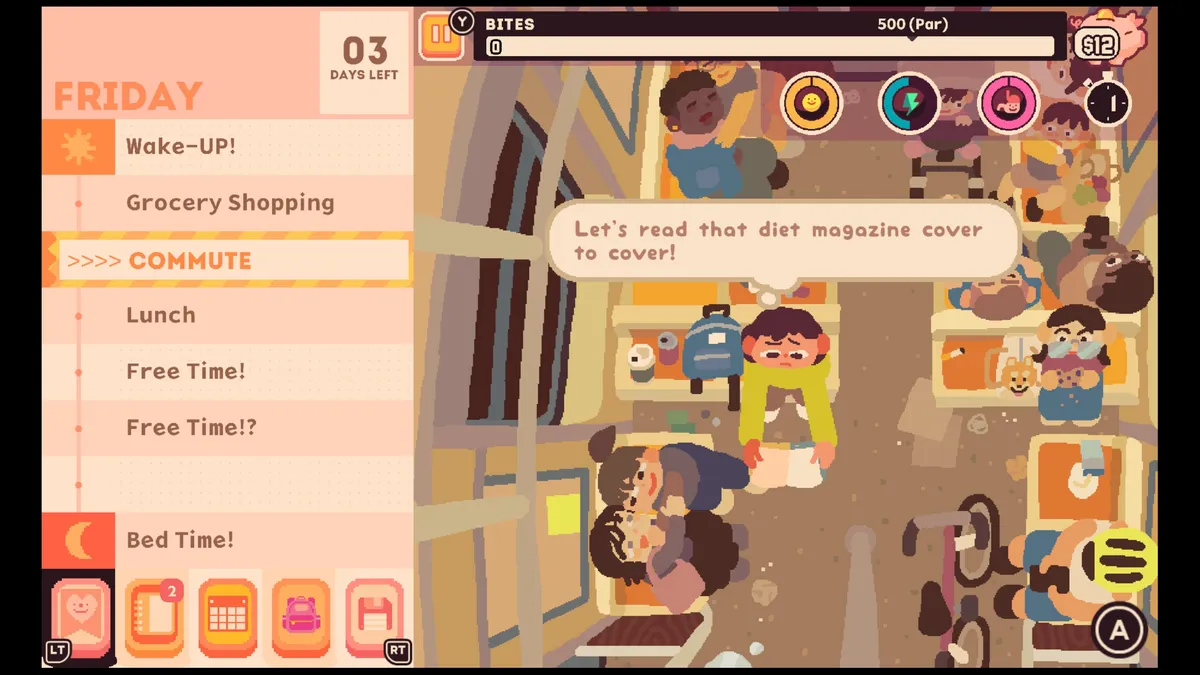1200x675 pixels.
Task: Open the notebook tab with 2 notifications
Action: click(154, 618)
